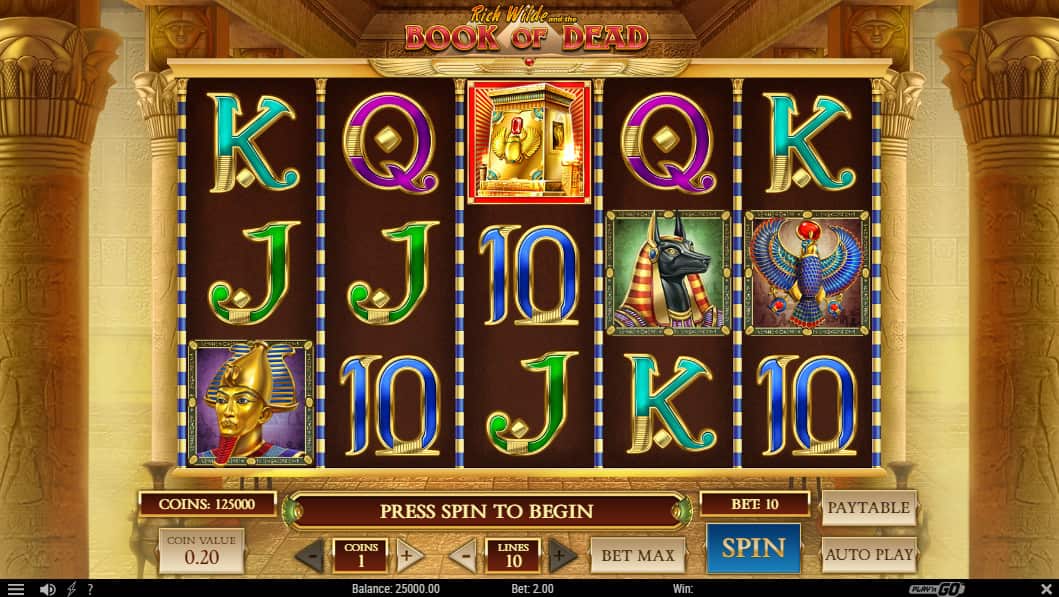Open the hamburger menu in the bottom bar
The height and width of the screenshot is (597, 1059).
[x=15, y=589]
